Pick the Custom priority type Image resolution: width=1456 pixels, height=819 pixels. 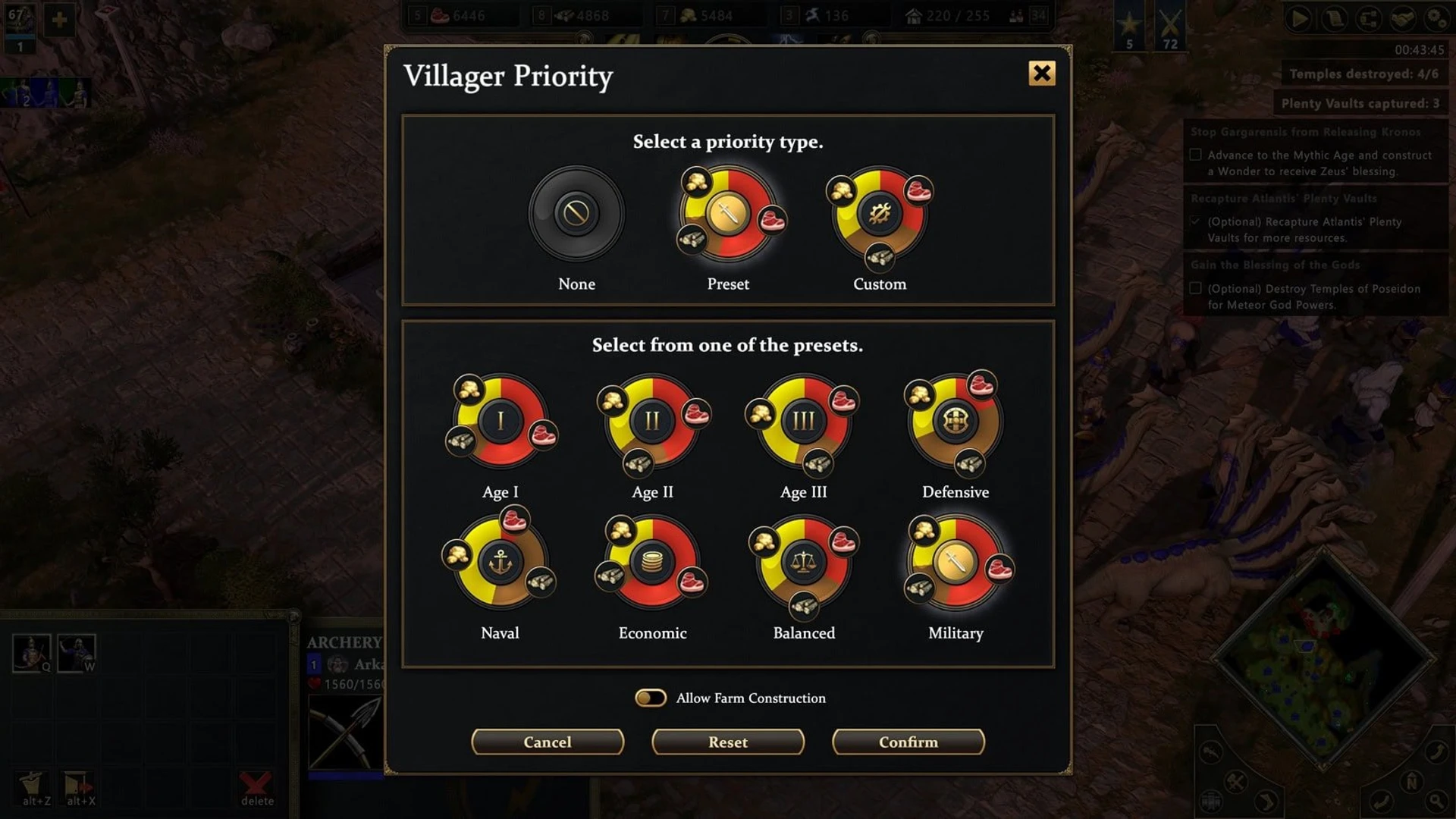880,213
